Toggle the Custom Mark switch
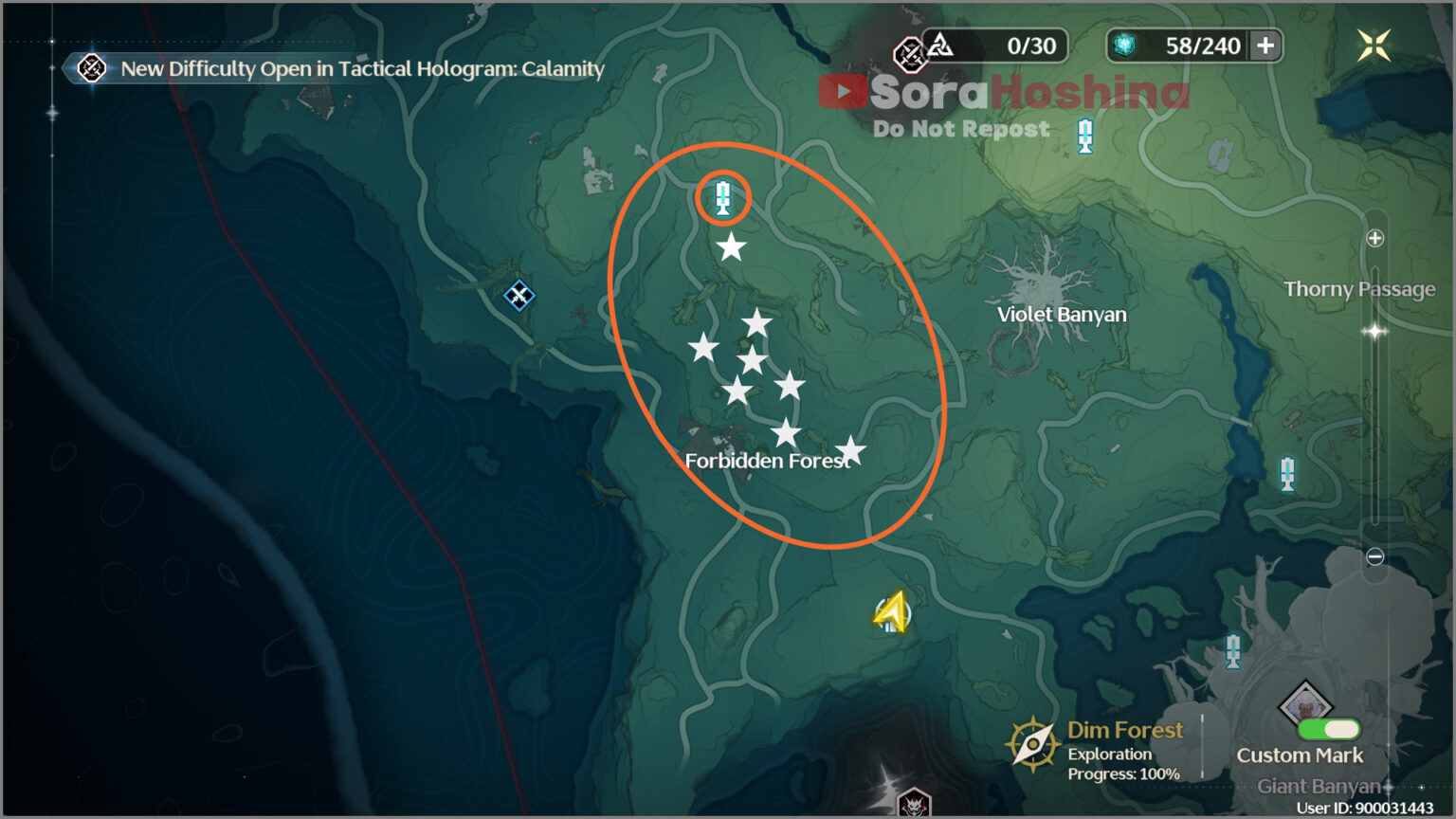The height and width of the screenshot is (819, 1456). coord(1328,729)
